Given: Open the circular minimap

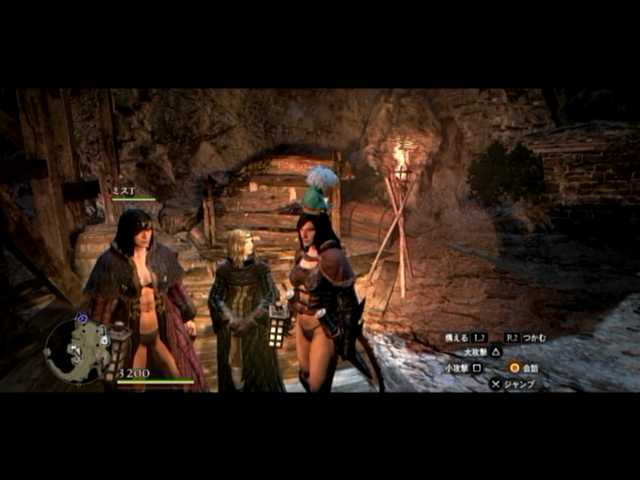Looking at the screenshot, I should (77, 350).
